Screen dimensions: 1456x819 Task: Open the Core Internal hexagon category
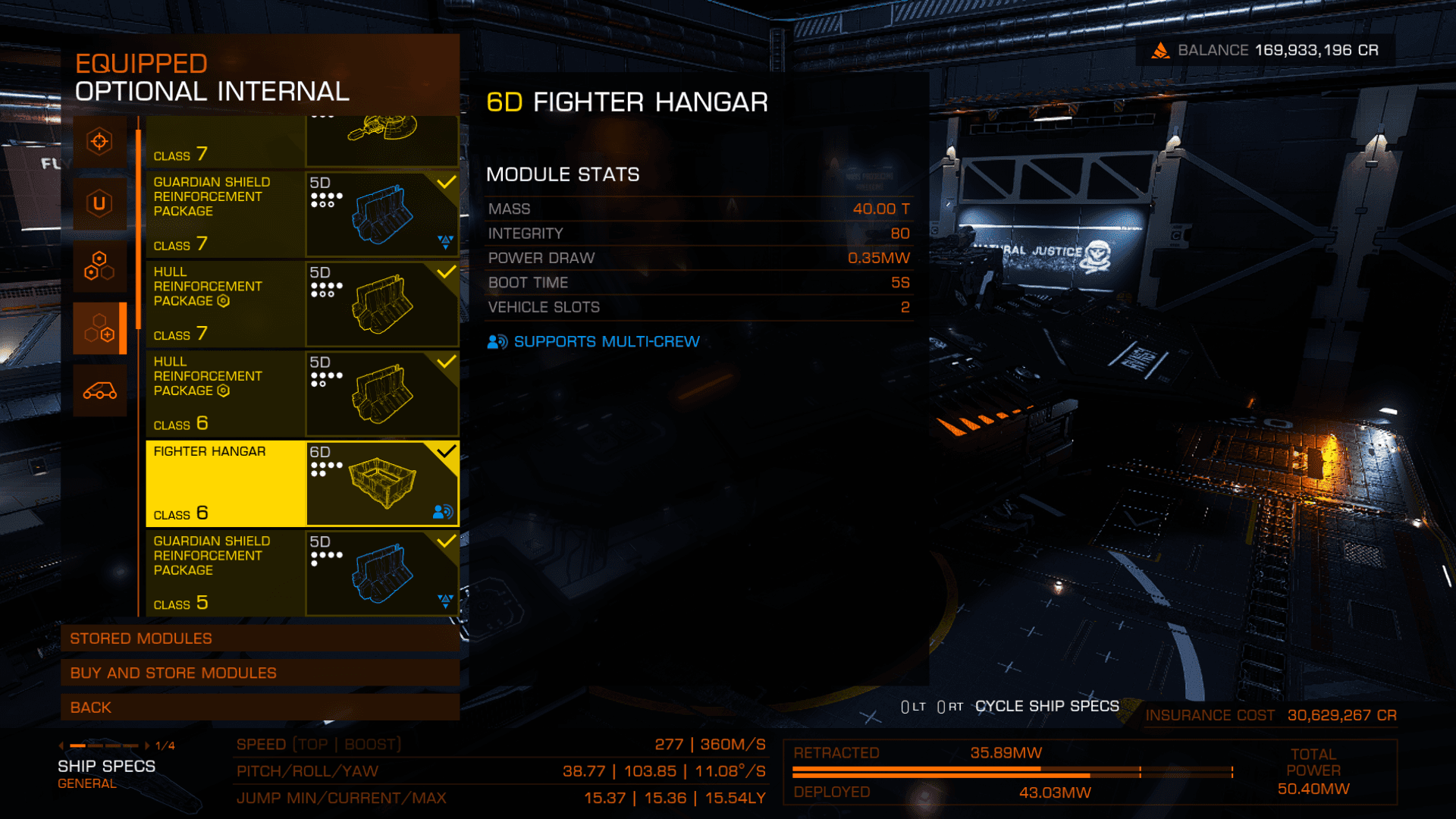click(x=99, y=266)
